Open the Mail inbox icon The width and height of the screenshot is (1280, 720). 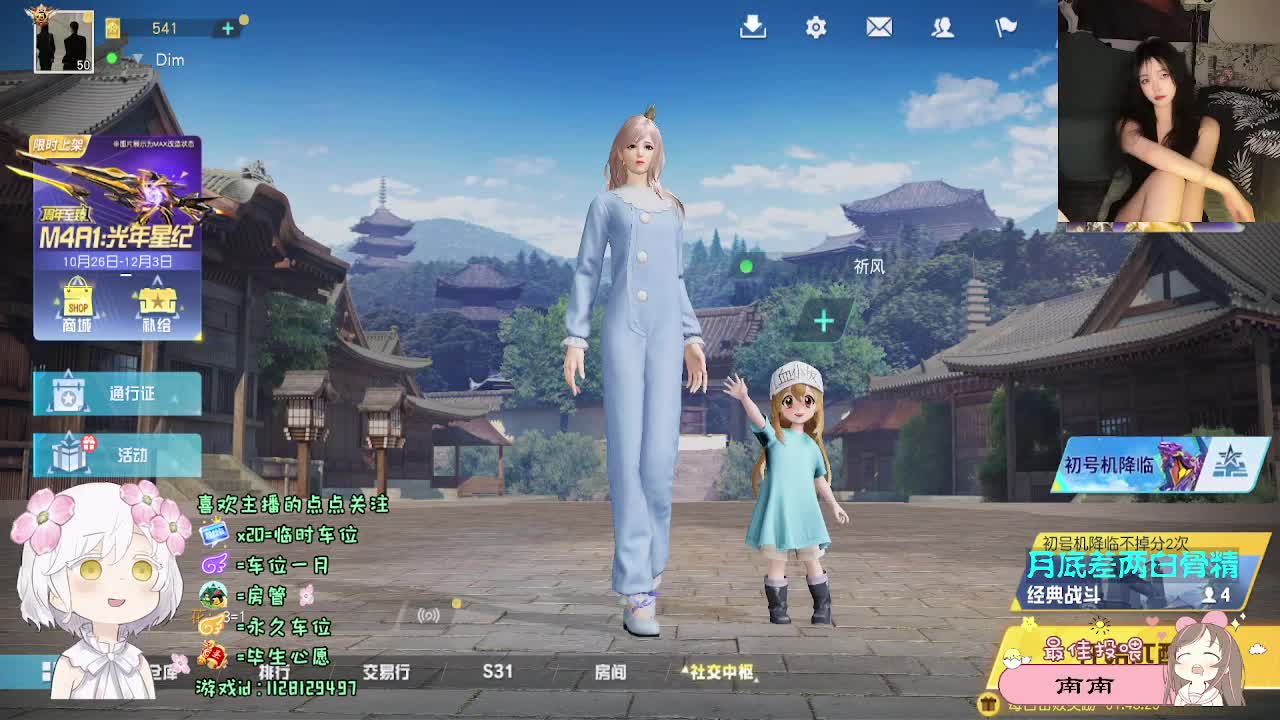(879, 28)
